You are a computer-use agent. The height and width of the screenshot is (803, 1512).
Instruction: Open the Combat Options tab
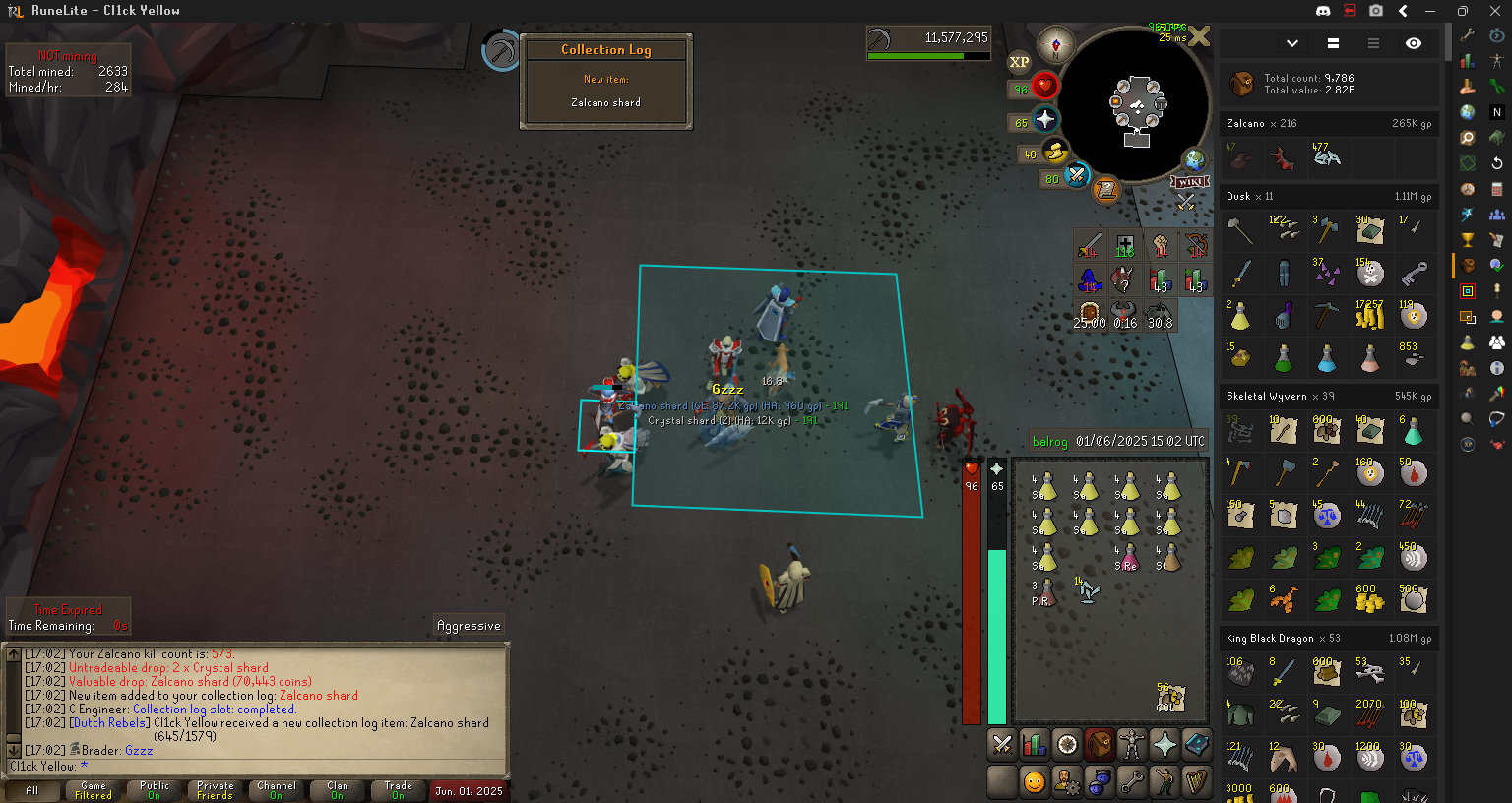1002,745
